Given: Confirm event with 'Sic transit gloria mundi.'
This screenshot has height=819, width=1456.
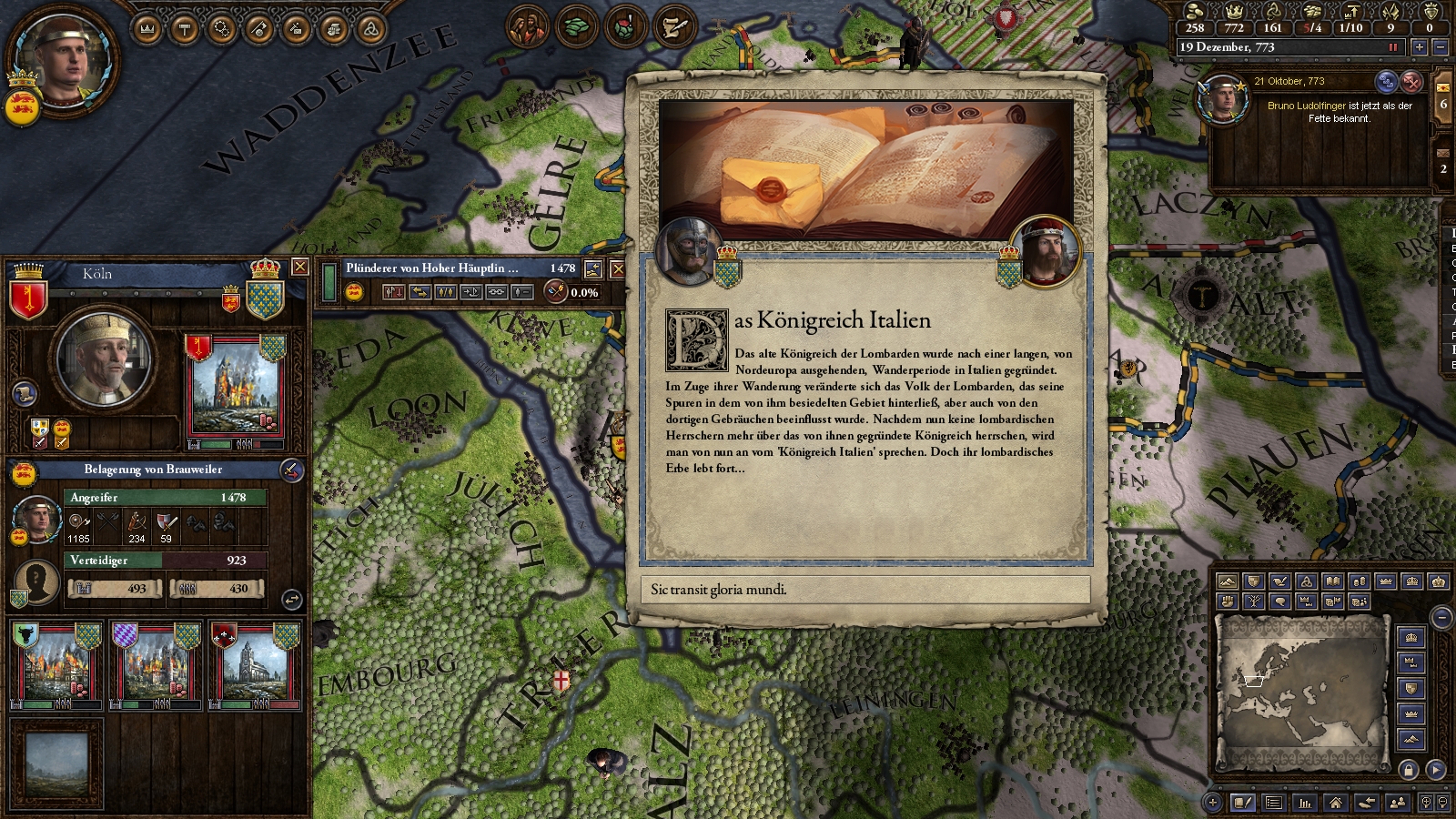Looking at the screenshot, I should (x=865, y=590).
